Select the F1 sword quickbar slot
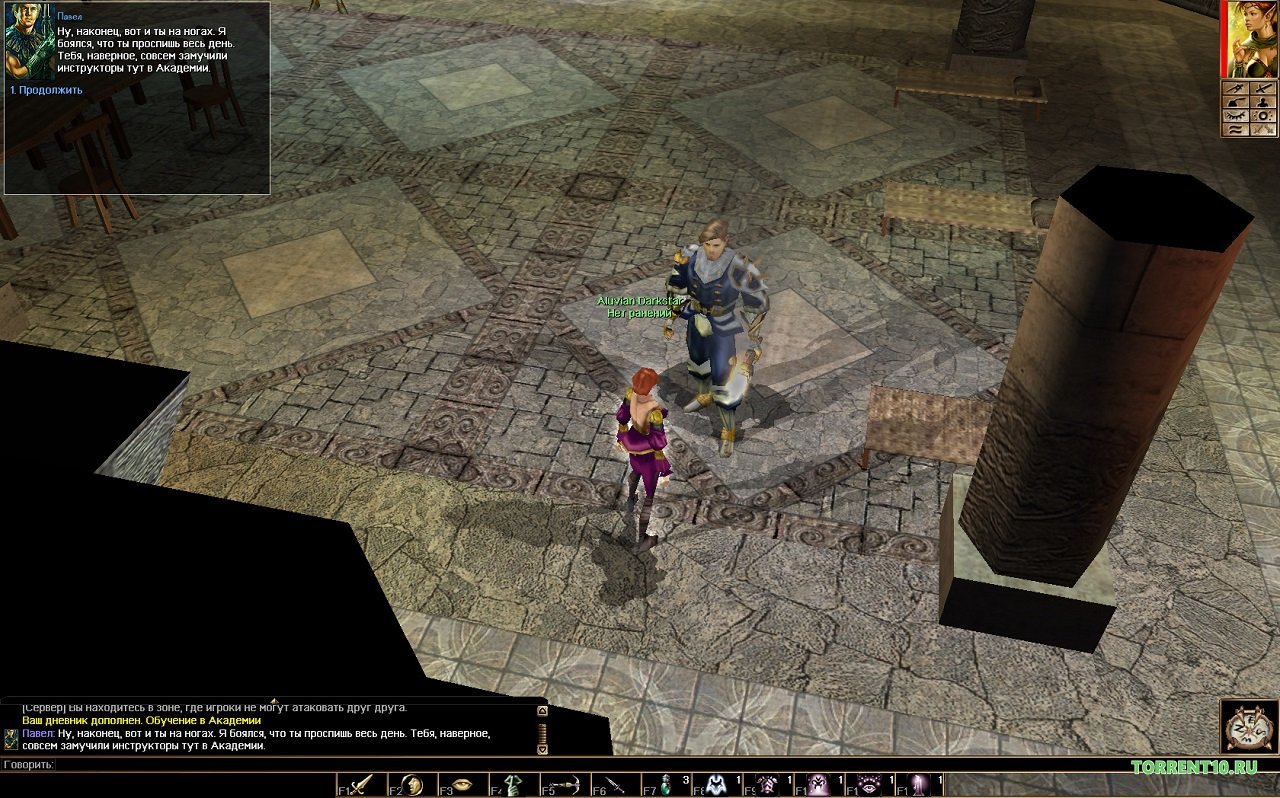 point(360,784)
